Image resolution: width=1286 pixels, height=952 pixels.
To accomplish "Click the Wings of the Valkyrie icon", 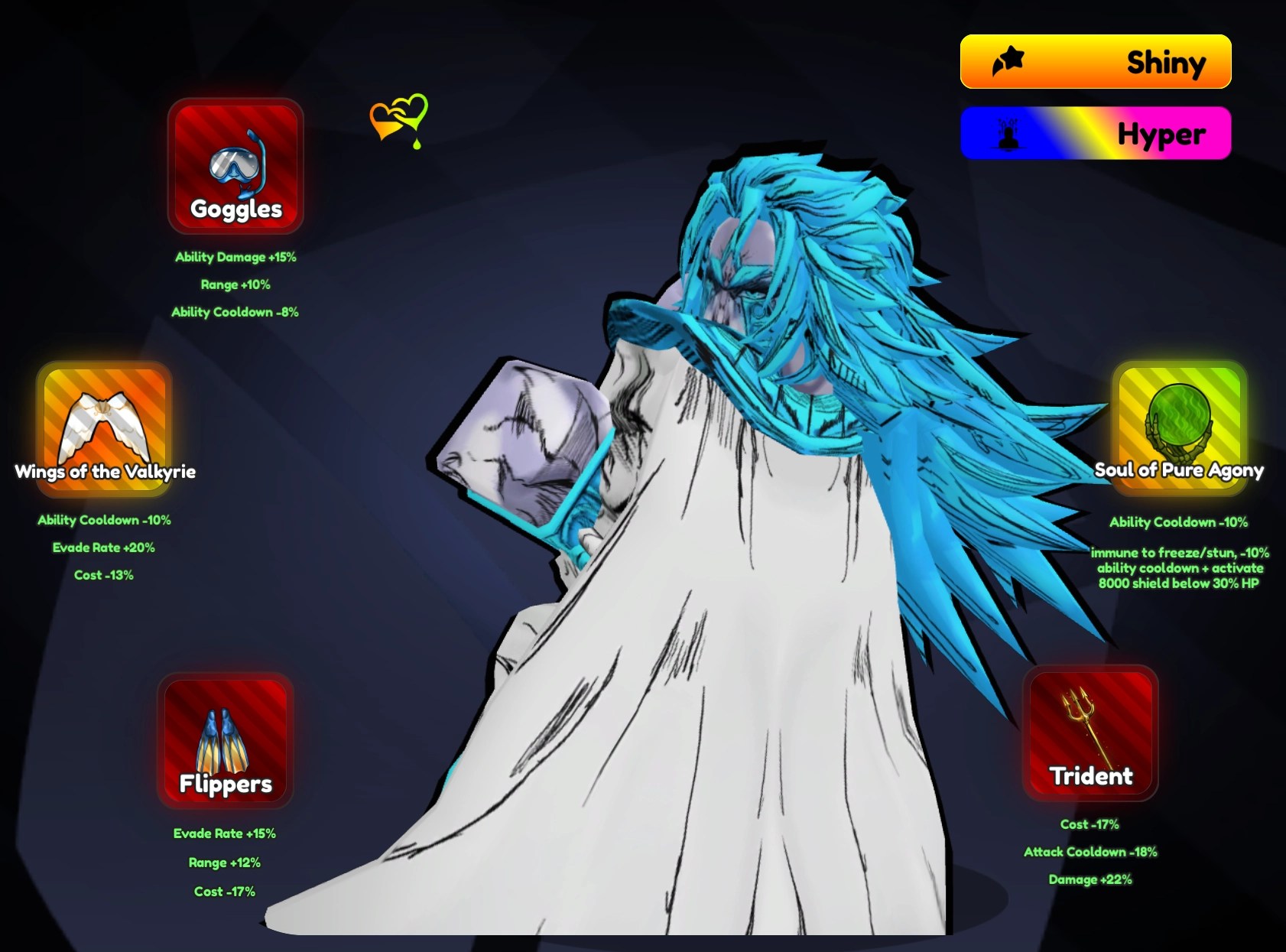I will (x=106, y=425).
